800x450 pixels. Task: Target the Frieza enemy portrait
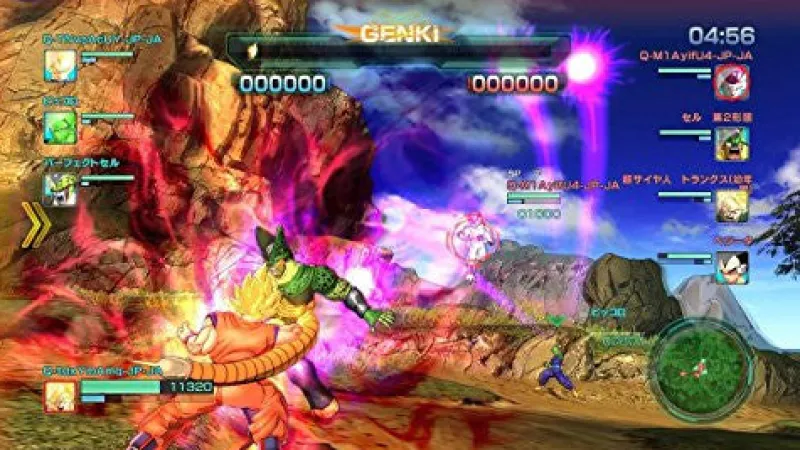pyautogui.click(x=731, y=82)
